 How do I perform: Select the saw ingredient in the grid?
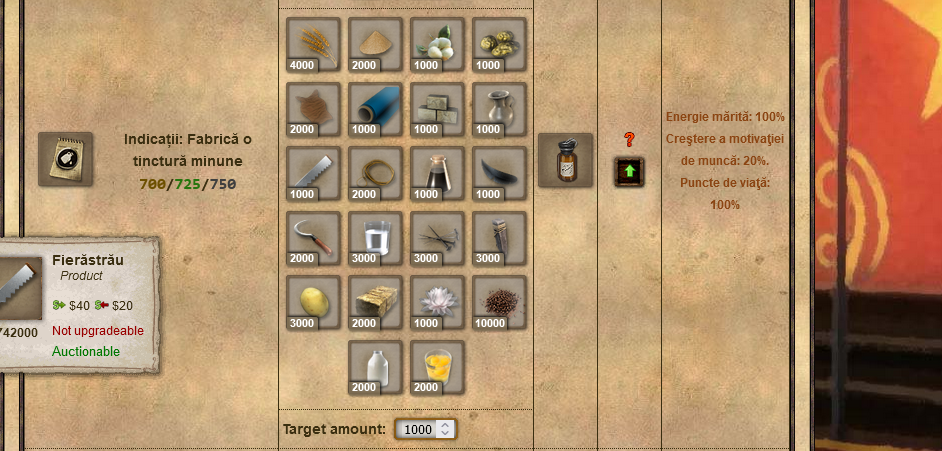click(x=313, y=173)
